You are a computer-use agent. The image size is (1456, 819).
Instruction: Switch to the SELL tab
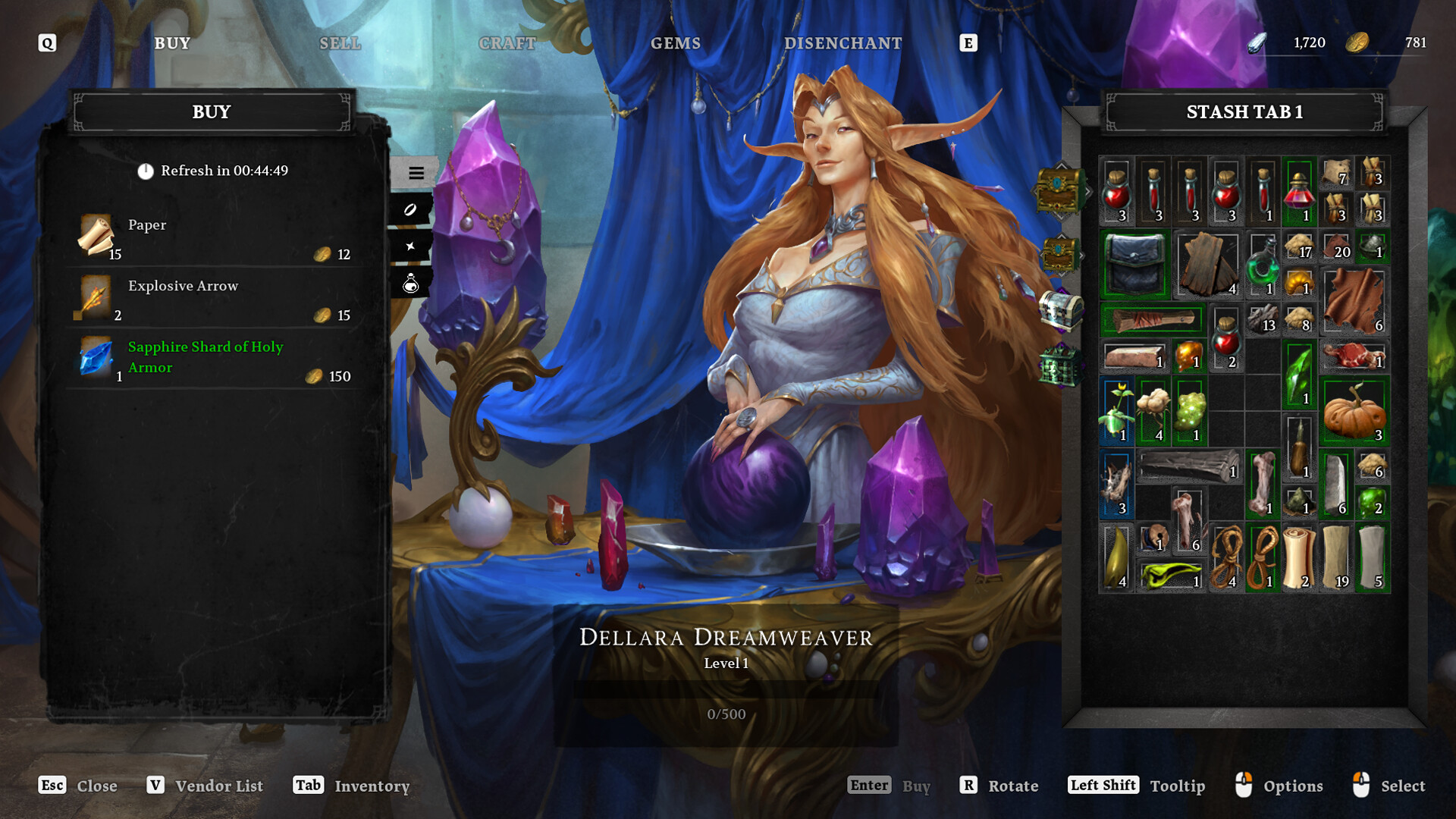[x=339, y=43]
